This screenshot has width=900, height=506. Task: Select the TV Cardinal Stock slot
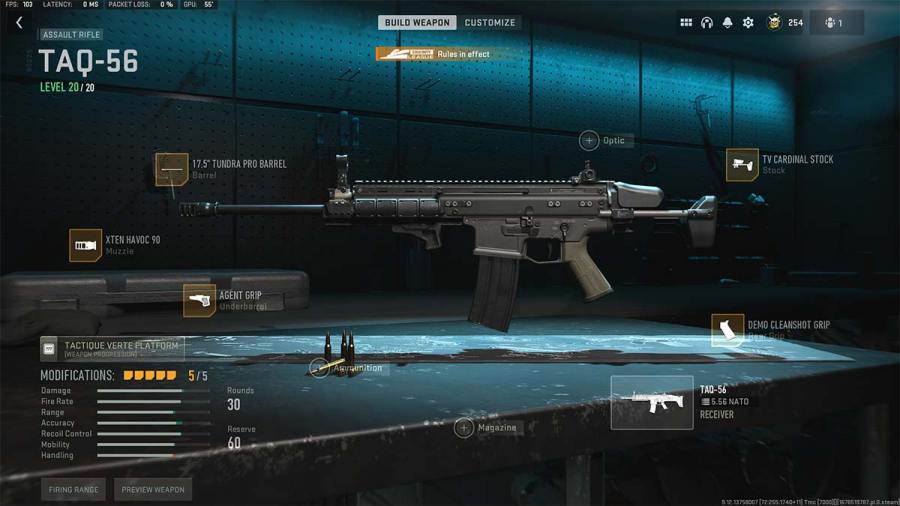[742, 165]
